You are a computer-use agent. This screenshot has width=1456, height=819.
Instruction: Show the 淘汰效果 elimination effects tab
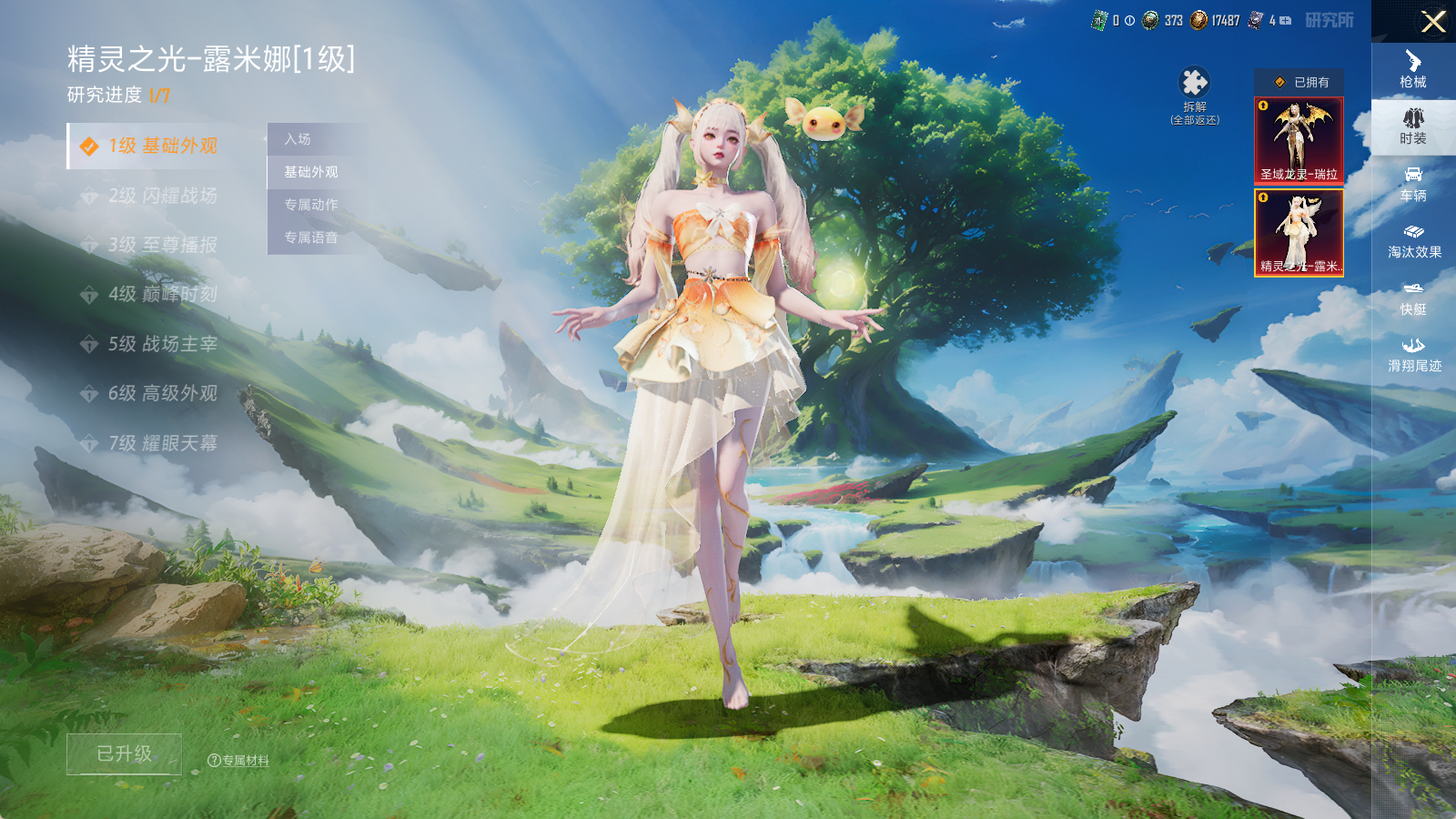[1413, 241]
